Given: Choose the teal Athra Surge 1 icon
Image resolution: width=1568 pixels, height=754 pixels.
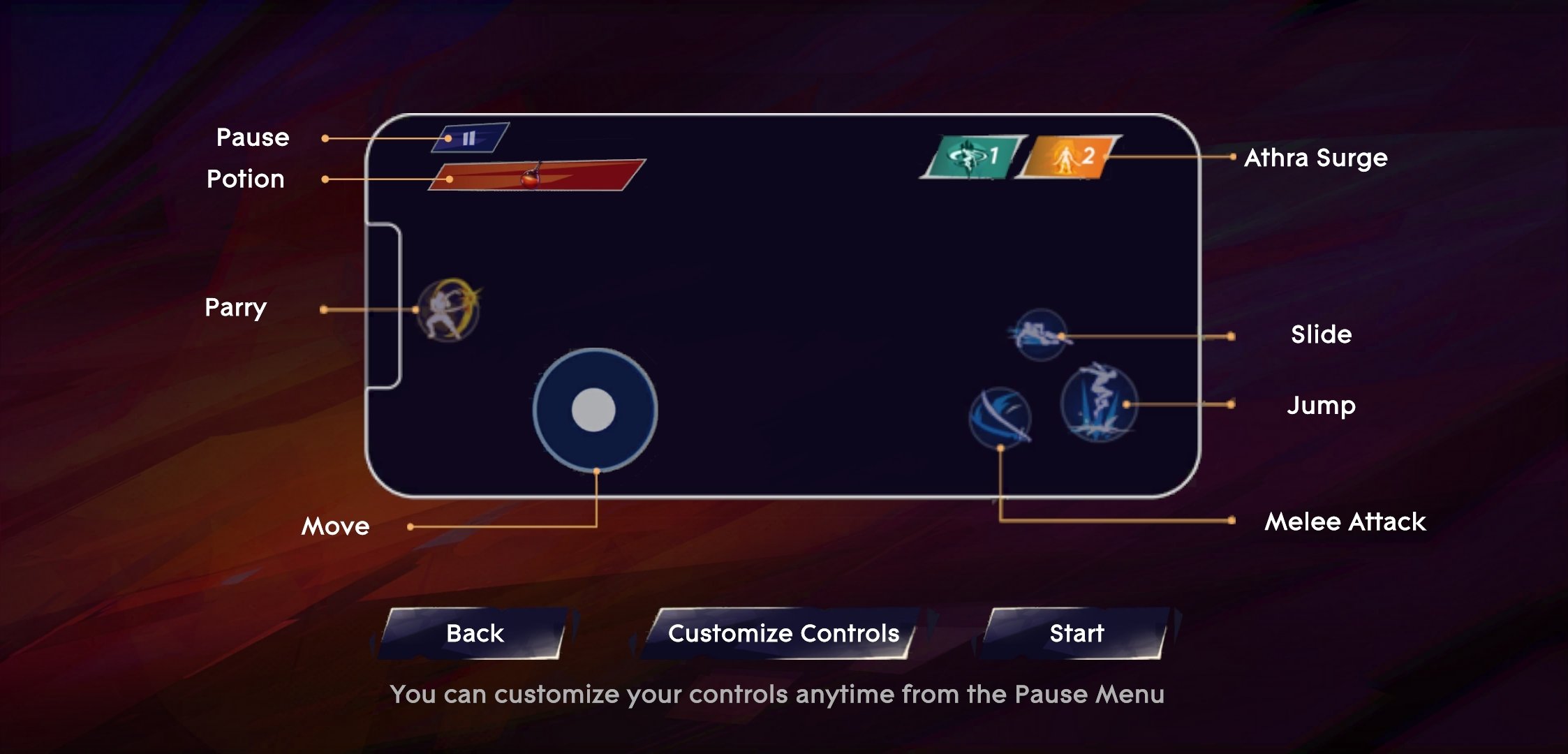Looking at the screenshot, I should 974,156.
